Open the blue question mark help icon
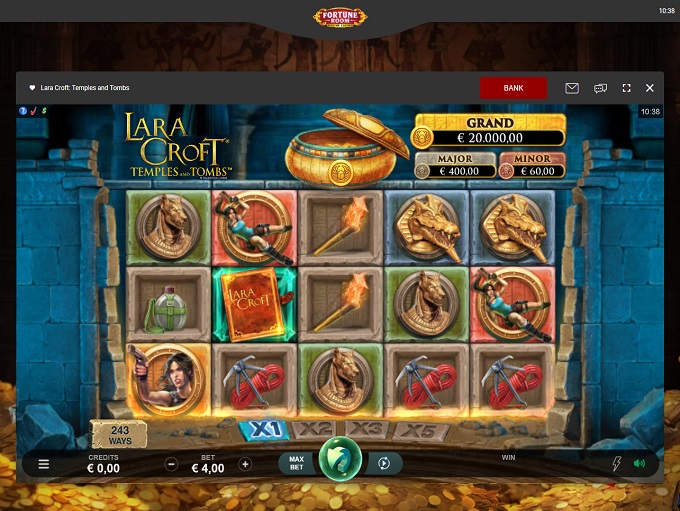The width and height of the screenshot is (680, 511). pos(23,110)
